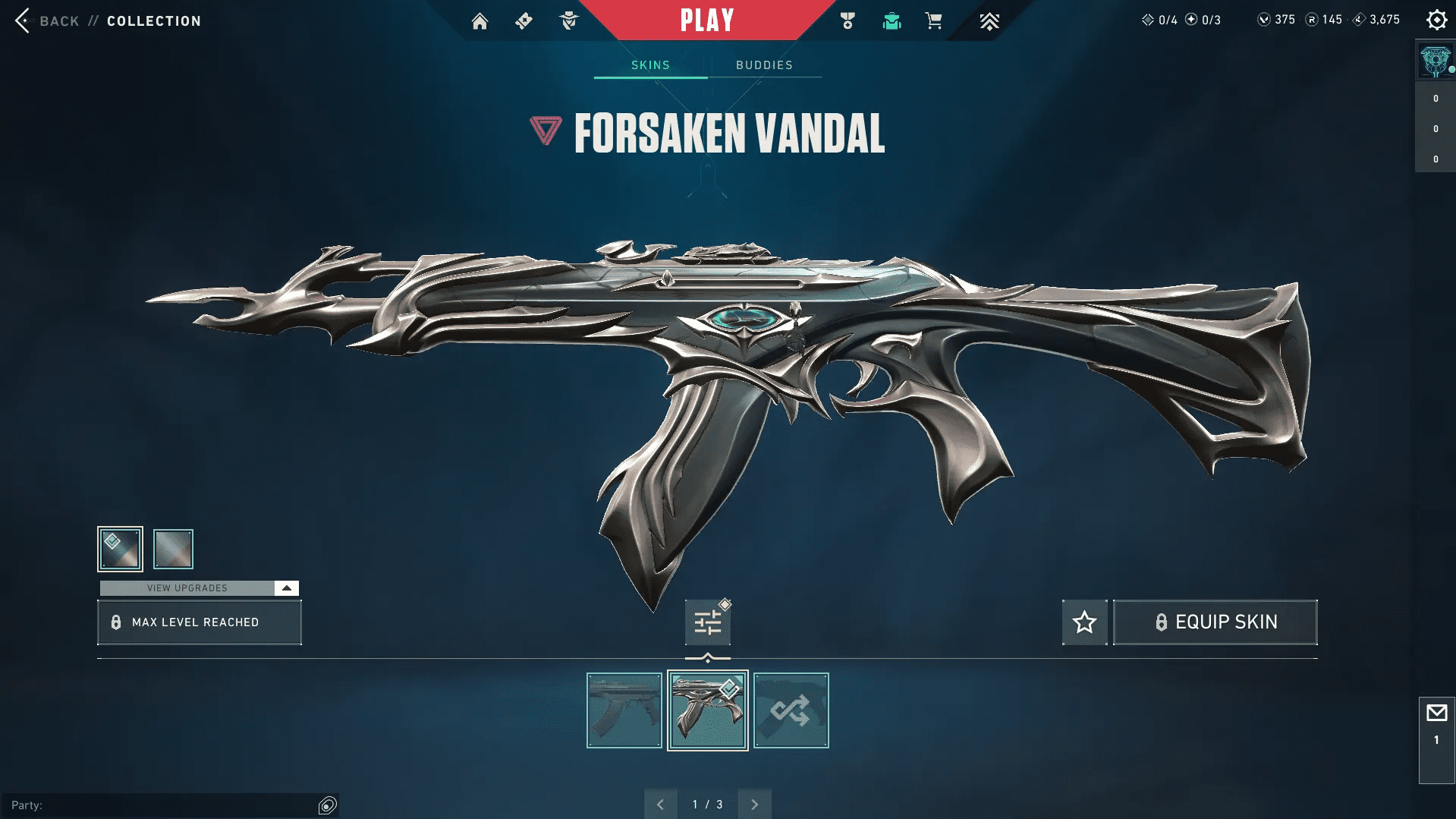The height and width of the screenshot is (819, 1456).
Task: Open the settings gear icon
Action: [1436, 20]
